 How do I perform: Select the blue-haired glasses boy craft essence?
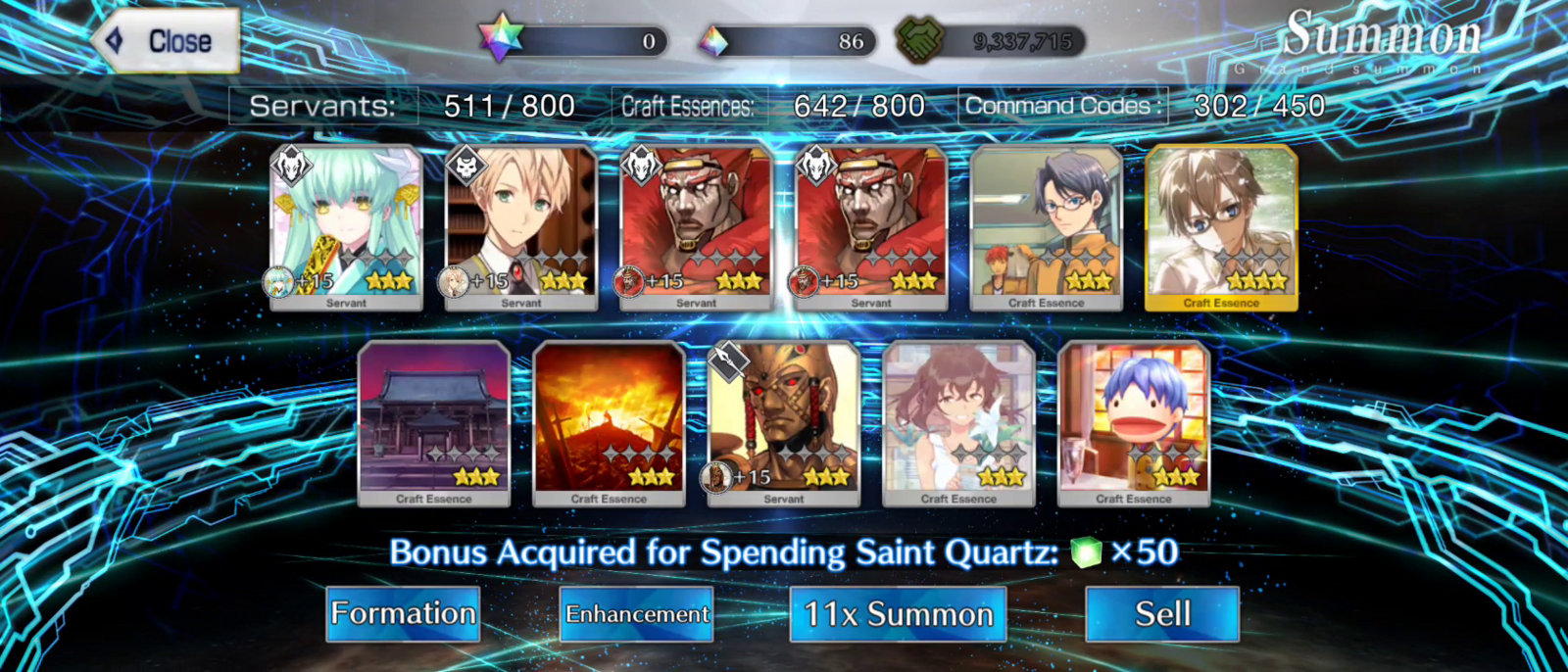1046,226
